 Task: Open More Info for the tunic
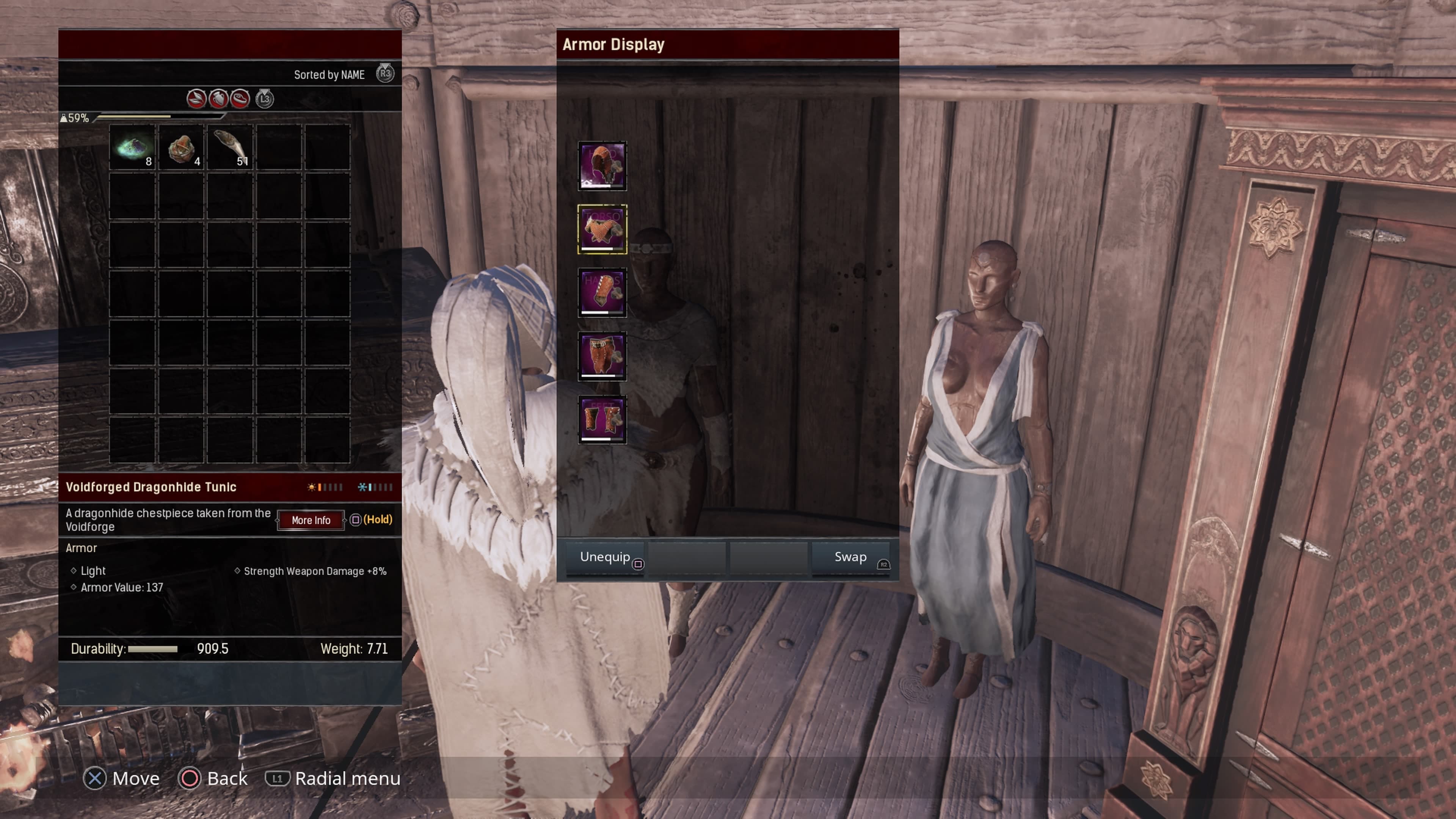pyautogui.click(x=311, y=521)
